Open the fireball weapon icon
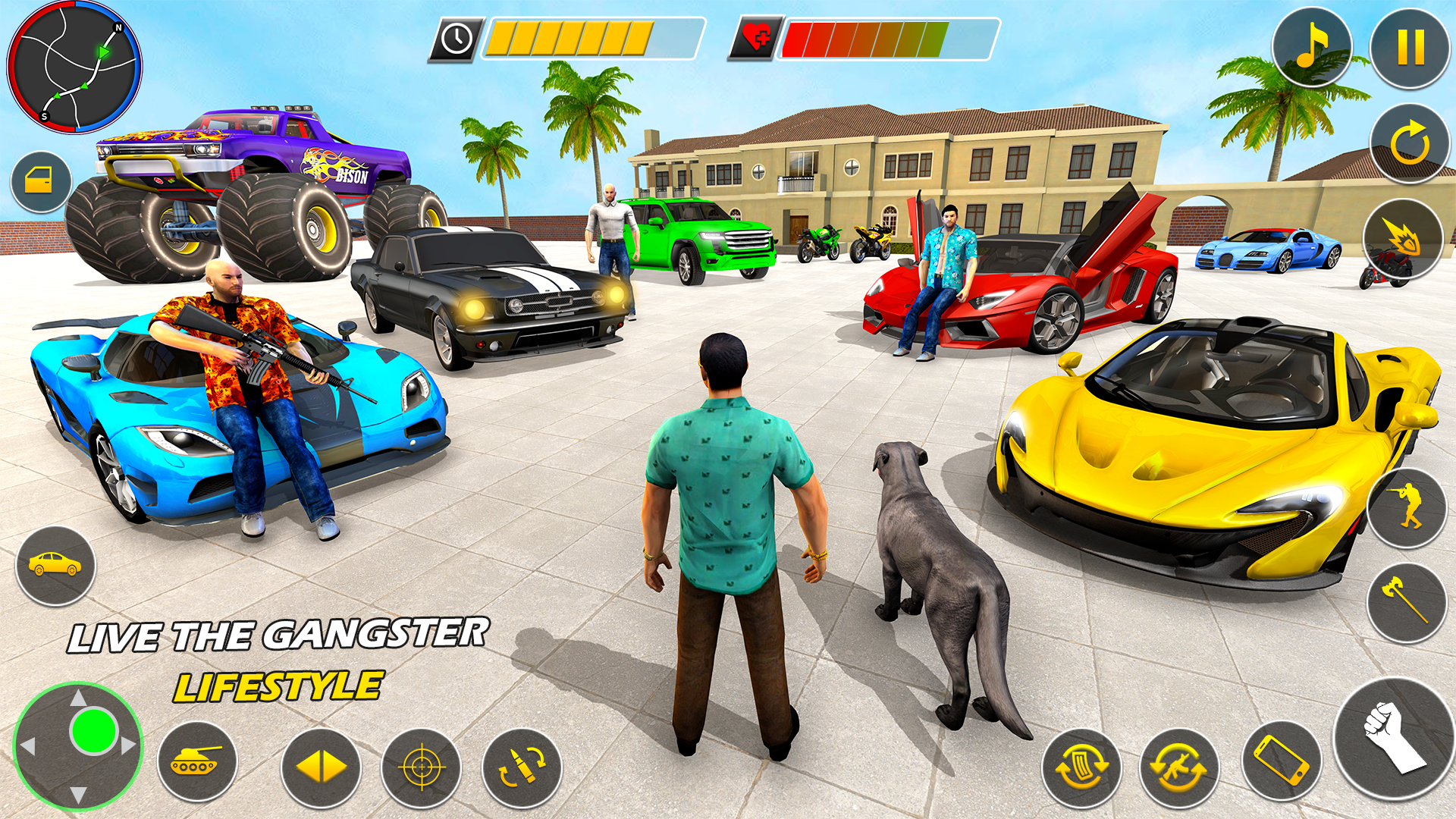Viewport: 1456px width, 819px height. click(x=1402, y=240)
